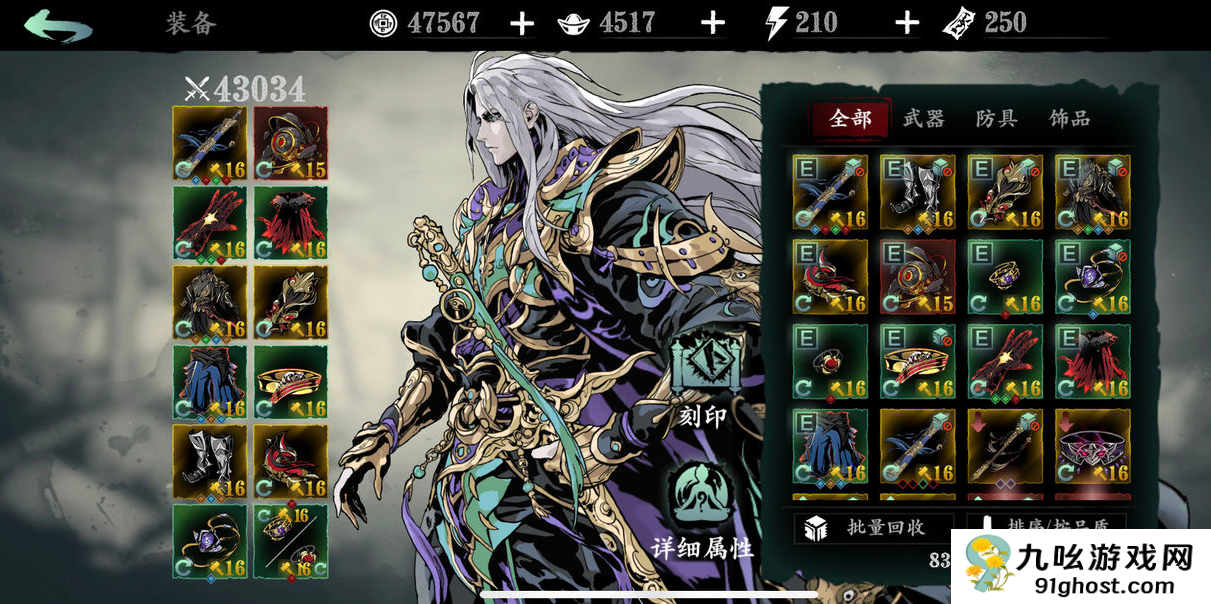Replenish lightning energy with the plus button
The width and height of the screenshot is (1211, 604).
(906, 23)
